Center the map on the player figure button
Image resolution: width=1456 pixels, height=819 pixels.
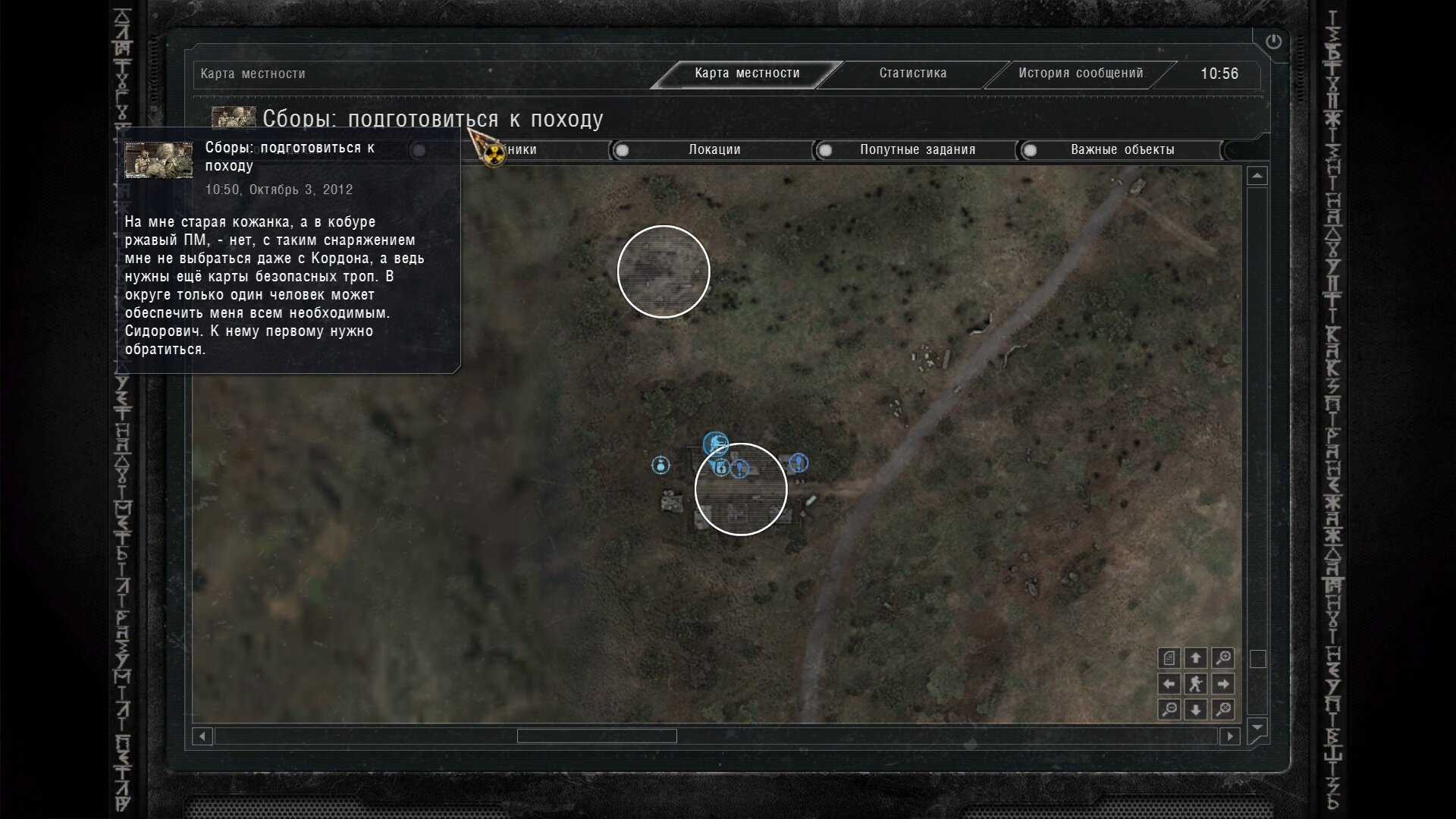[x=1196, y=684]
